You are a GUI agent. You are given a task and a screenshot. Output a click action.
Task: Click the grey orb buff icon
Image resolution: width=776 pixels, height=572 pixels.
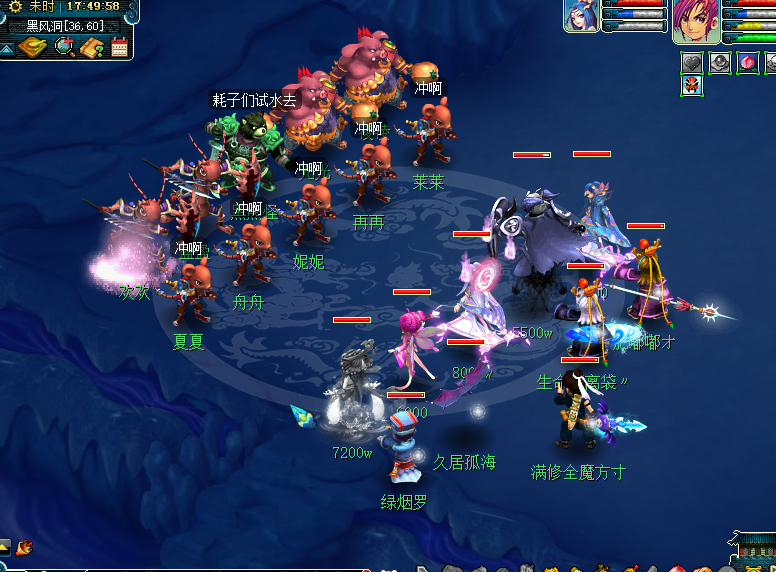tap(720, 63)
